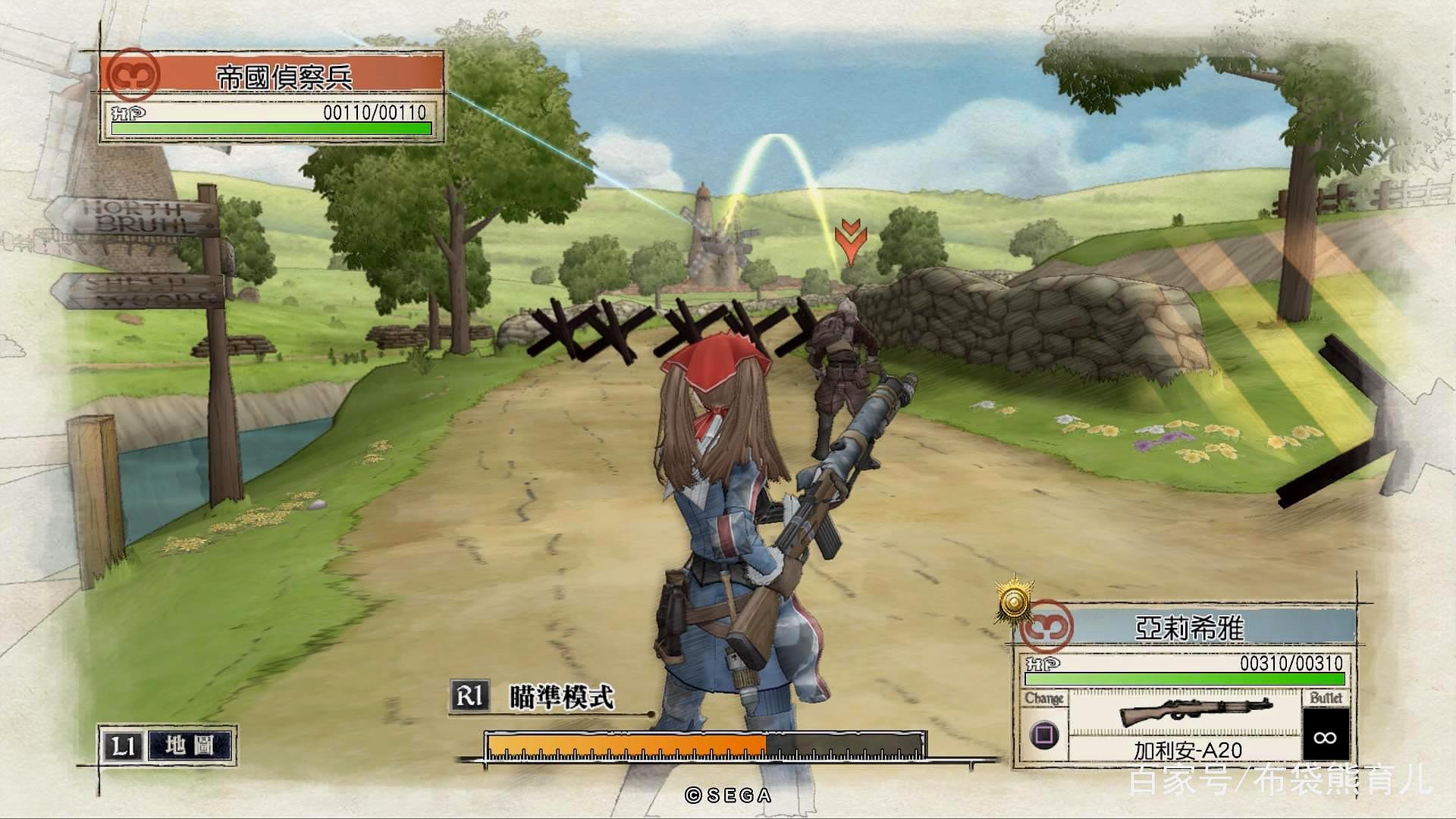Click the Change weapon label
Screen dimensions: 1456x819
pos(1044,698)
